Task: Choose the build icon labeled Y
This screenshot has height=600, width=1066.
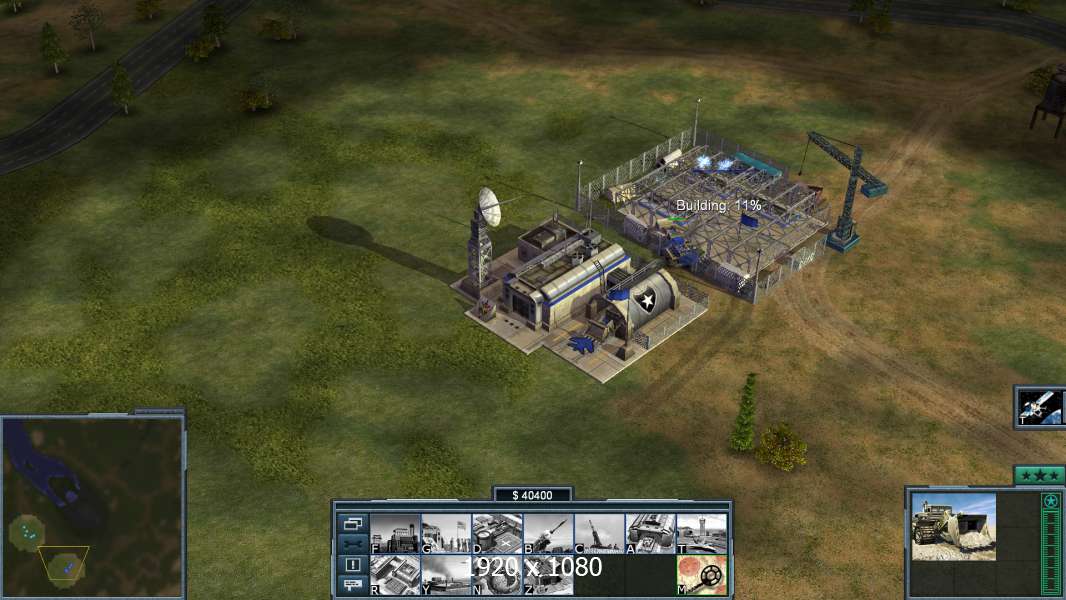Action: (x=446, y=575)
